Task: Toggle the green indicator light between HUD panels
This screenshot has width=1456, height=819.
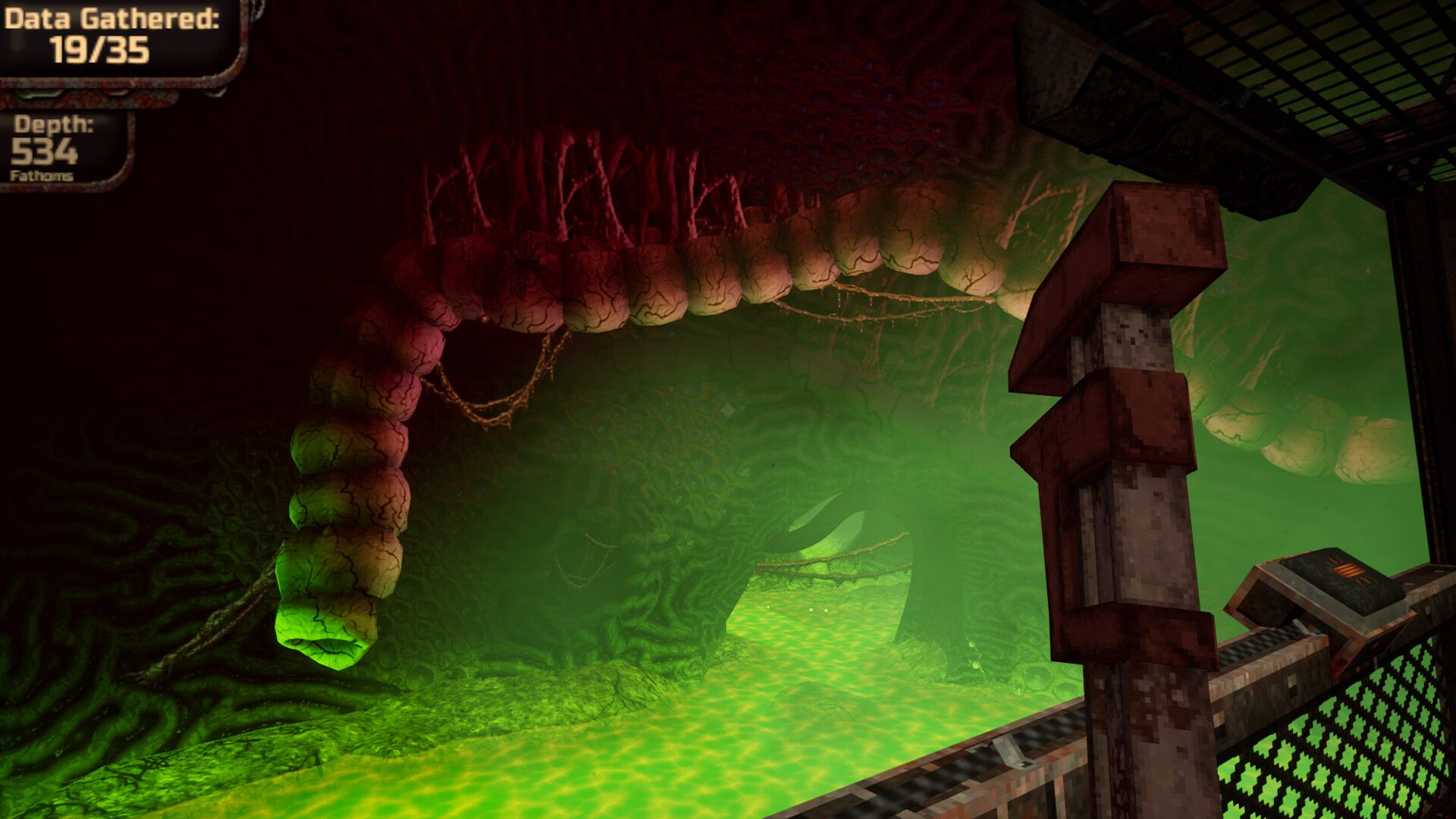Action: coord(36,93)
